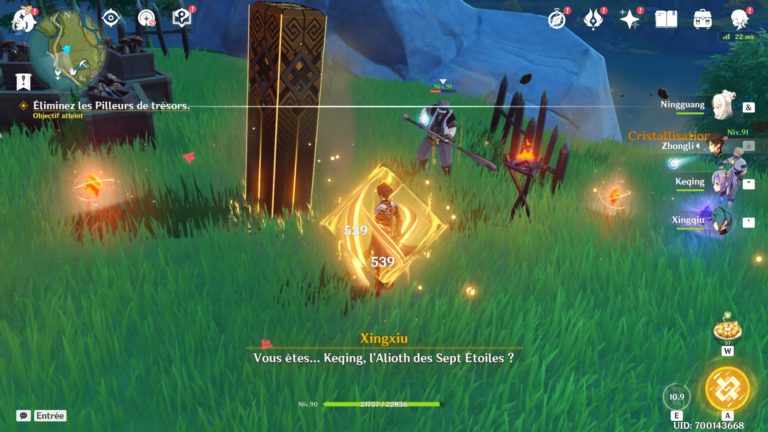Open the chat with the Entrée button
Viewport: 768px width, 432px height.
click(41, 415)
